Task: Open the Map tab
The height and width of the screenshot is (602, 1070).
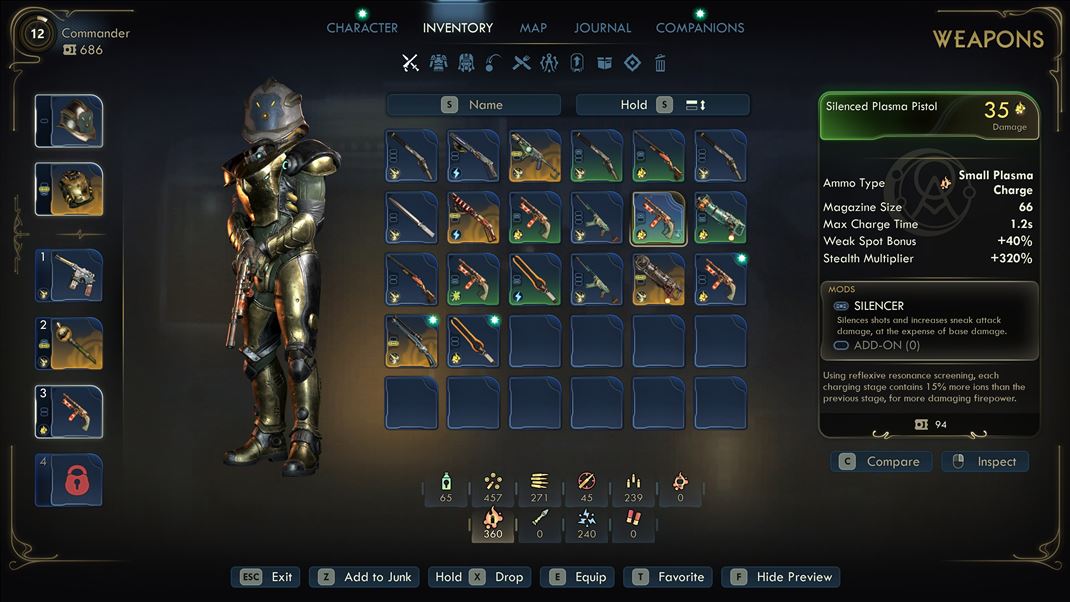Action: pyautogui.click(x=533, y=28)
